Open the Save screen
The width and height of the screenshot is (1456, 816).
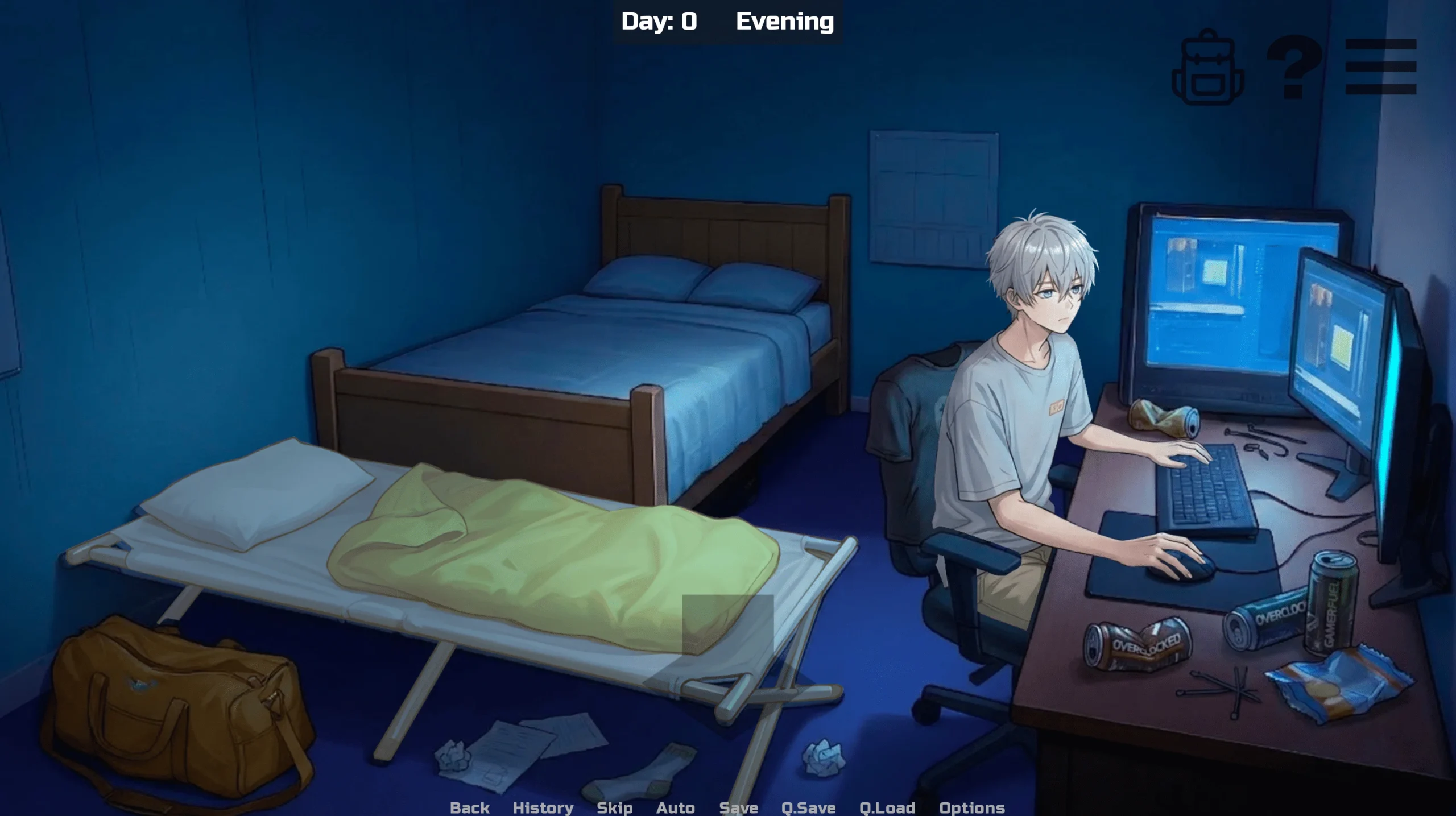(738, 807)
